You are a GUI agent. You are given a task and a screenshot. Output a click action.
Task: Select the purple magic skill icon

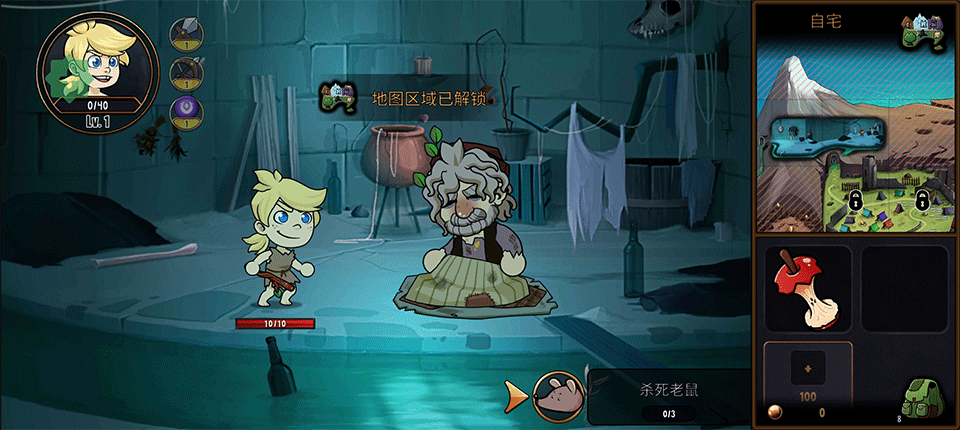click(x=186, y=111)
